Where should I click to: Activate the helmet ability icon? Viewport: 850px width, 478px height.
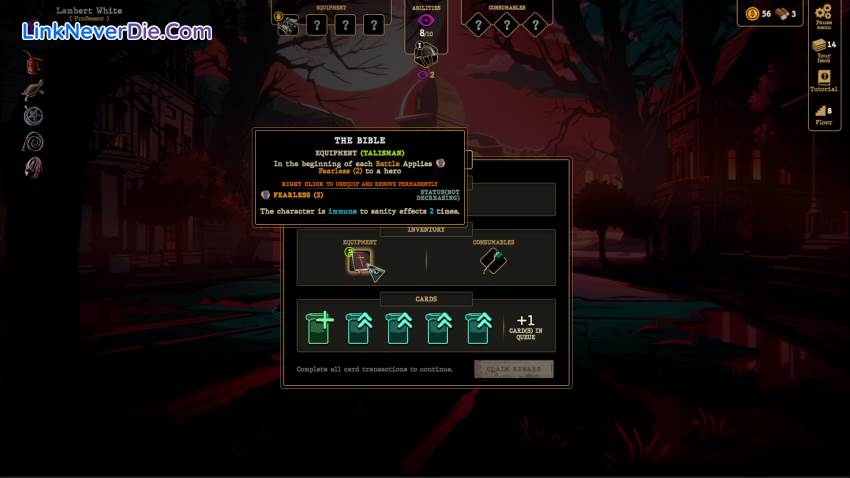coord(427,54)
